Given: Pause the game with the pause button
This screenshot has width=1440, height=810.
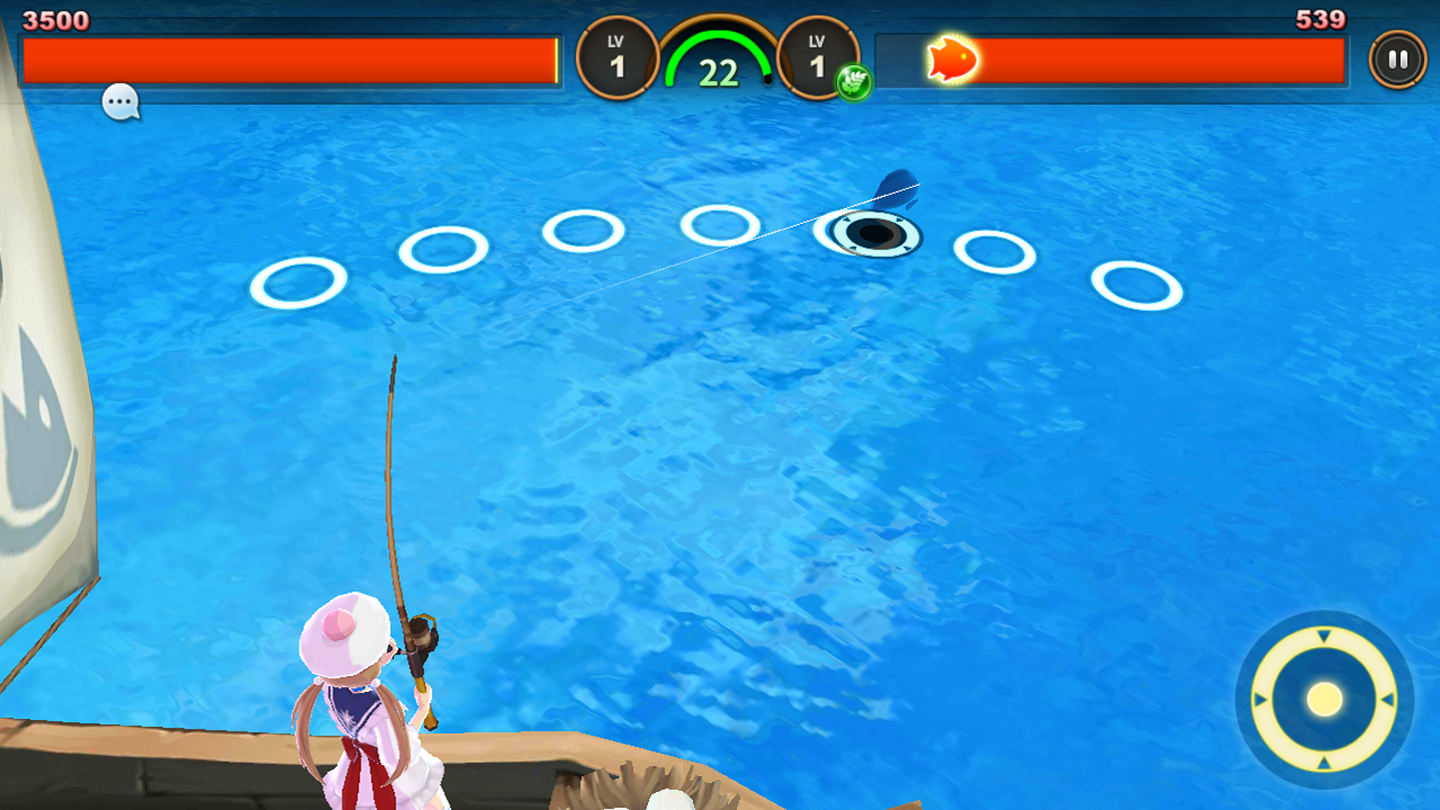Looking at the screenshot, I should click(1398, 58).
